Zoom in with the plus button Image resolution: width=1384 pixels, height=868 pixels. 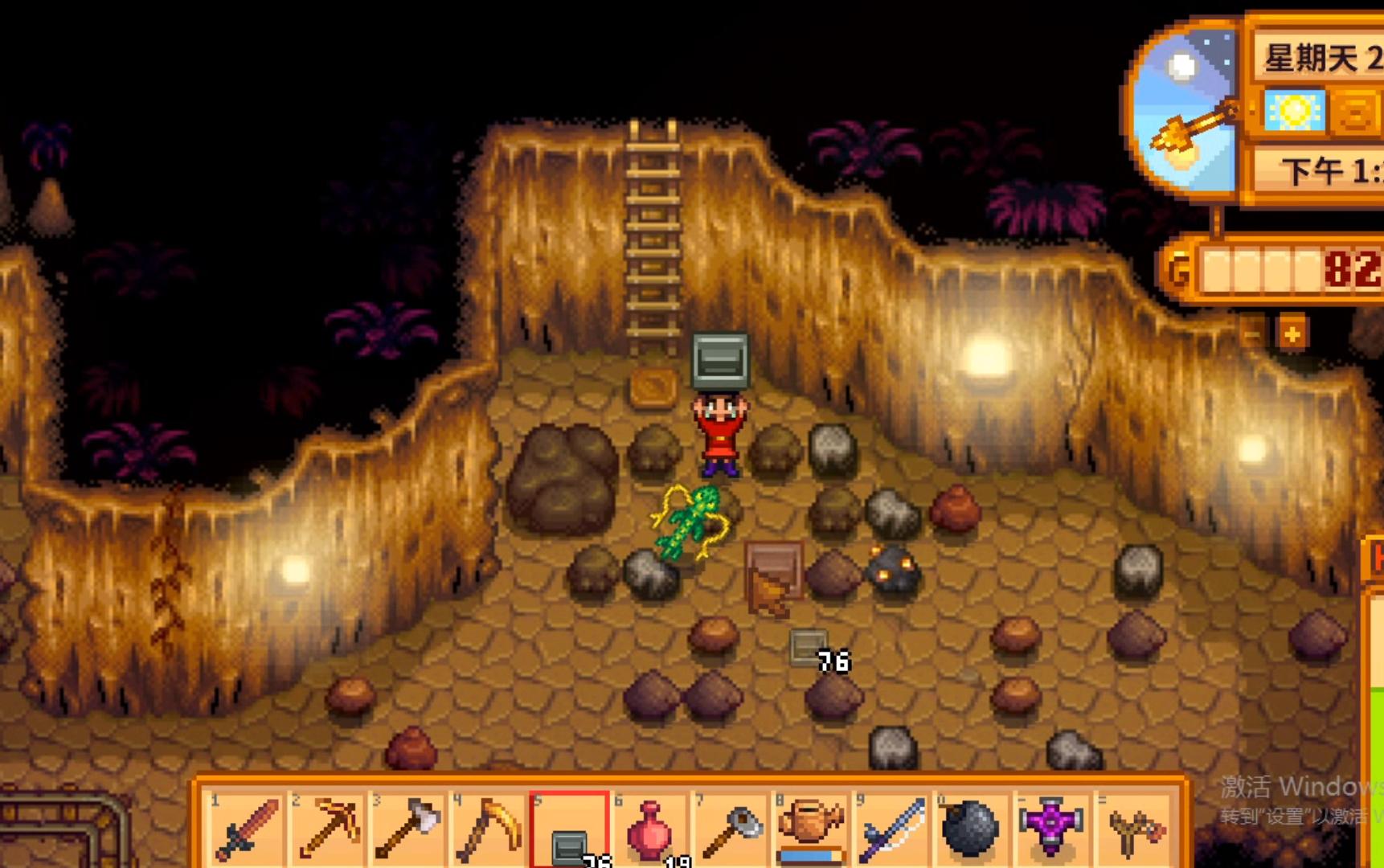point(1292,333)
